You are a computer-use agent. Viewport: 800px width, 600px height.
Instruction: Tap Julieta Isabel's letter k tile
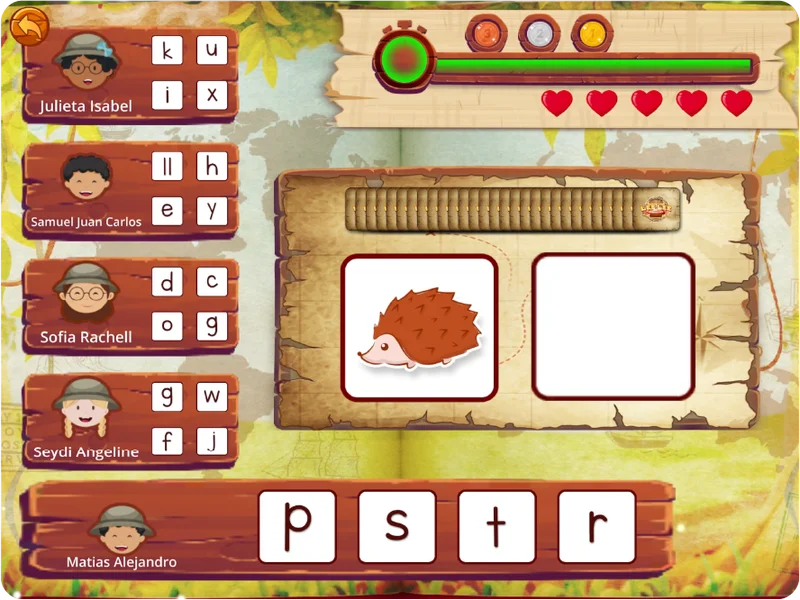point(167,50)
